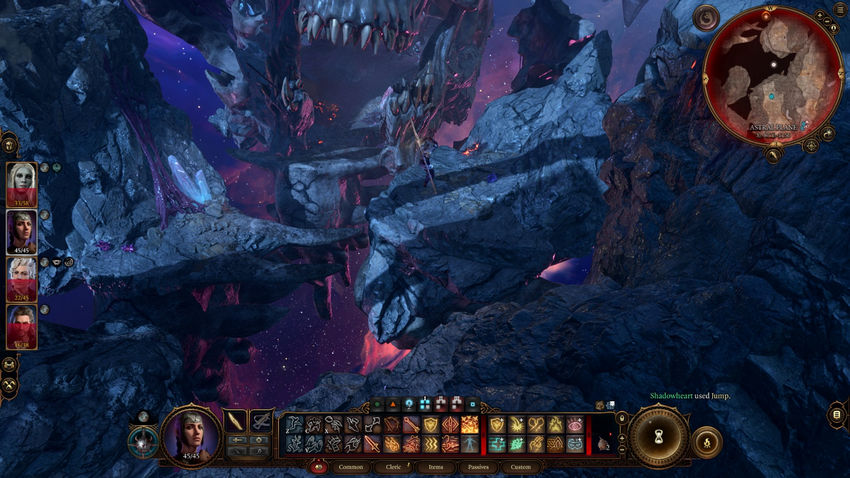Select the ranged crossbow weapon slot
This screenshot has height=478, width=850.
[x=261, y=421]
